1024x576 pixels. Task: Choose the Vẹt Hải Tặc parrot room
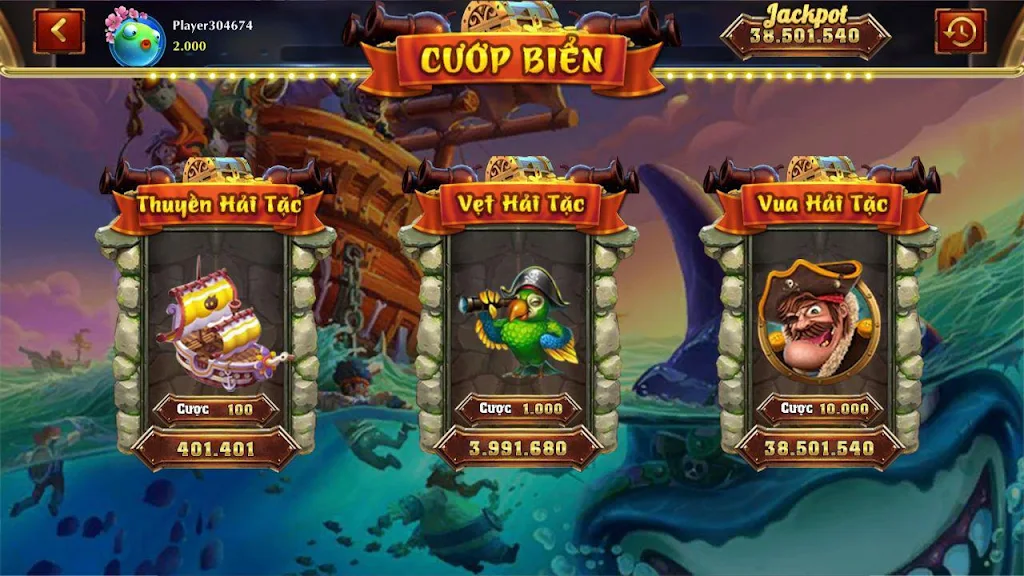click(x=518, y=320)
